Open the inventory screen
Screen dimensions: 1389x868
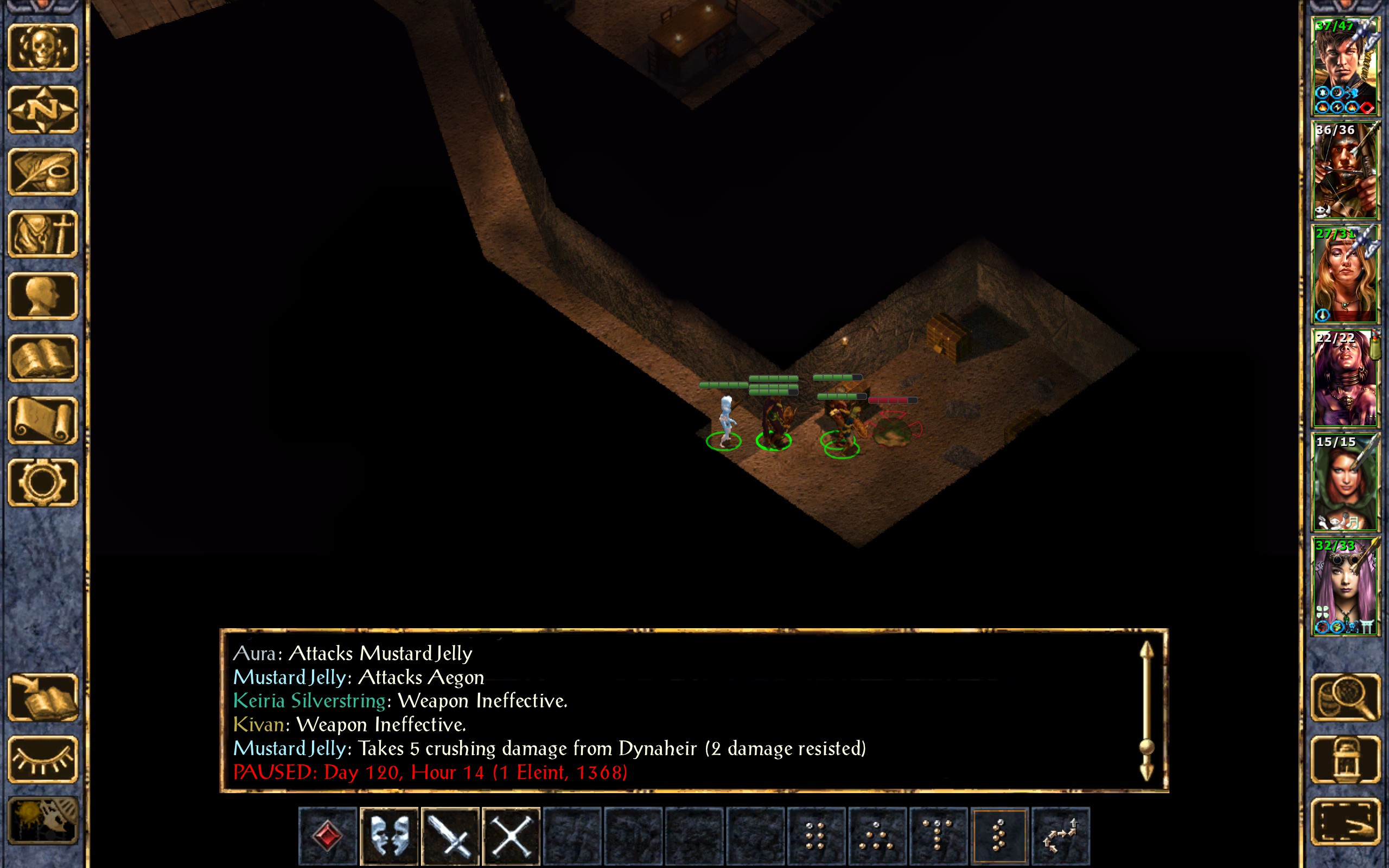[x=42, y=234]
